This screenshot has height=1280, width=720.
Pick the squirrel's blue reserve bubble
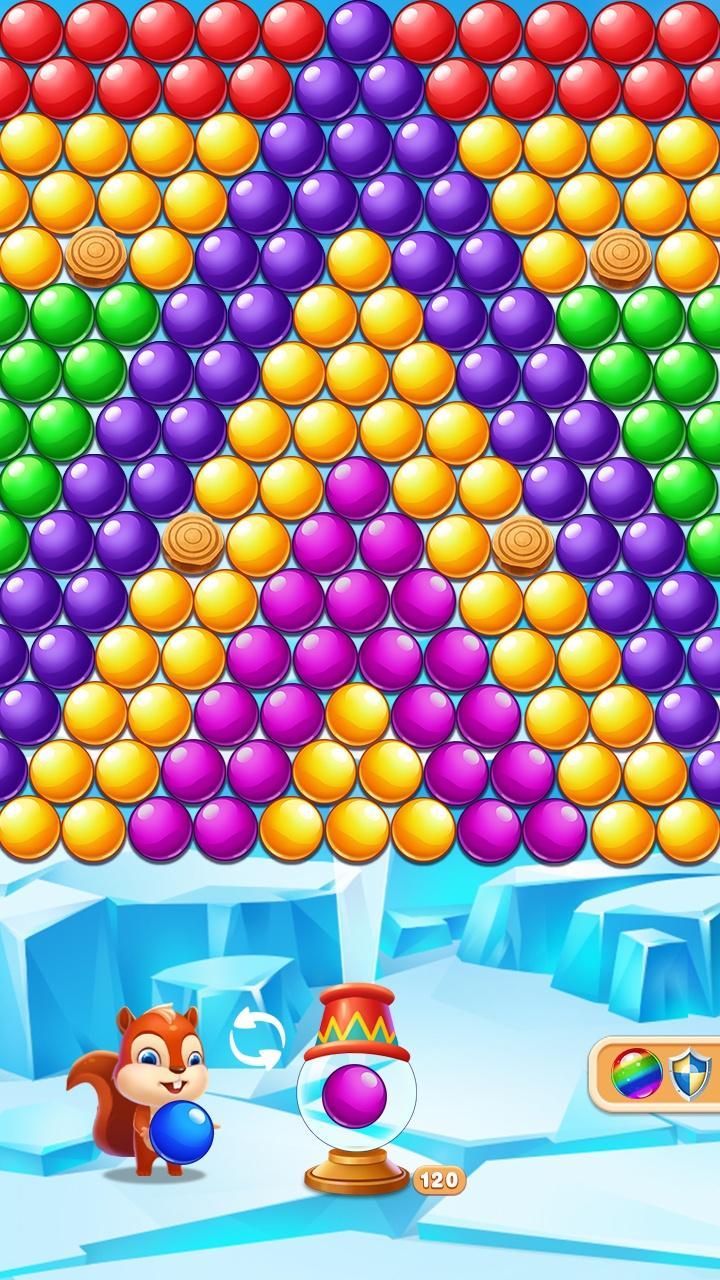point(182,1132)
